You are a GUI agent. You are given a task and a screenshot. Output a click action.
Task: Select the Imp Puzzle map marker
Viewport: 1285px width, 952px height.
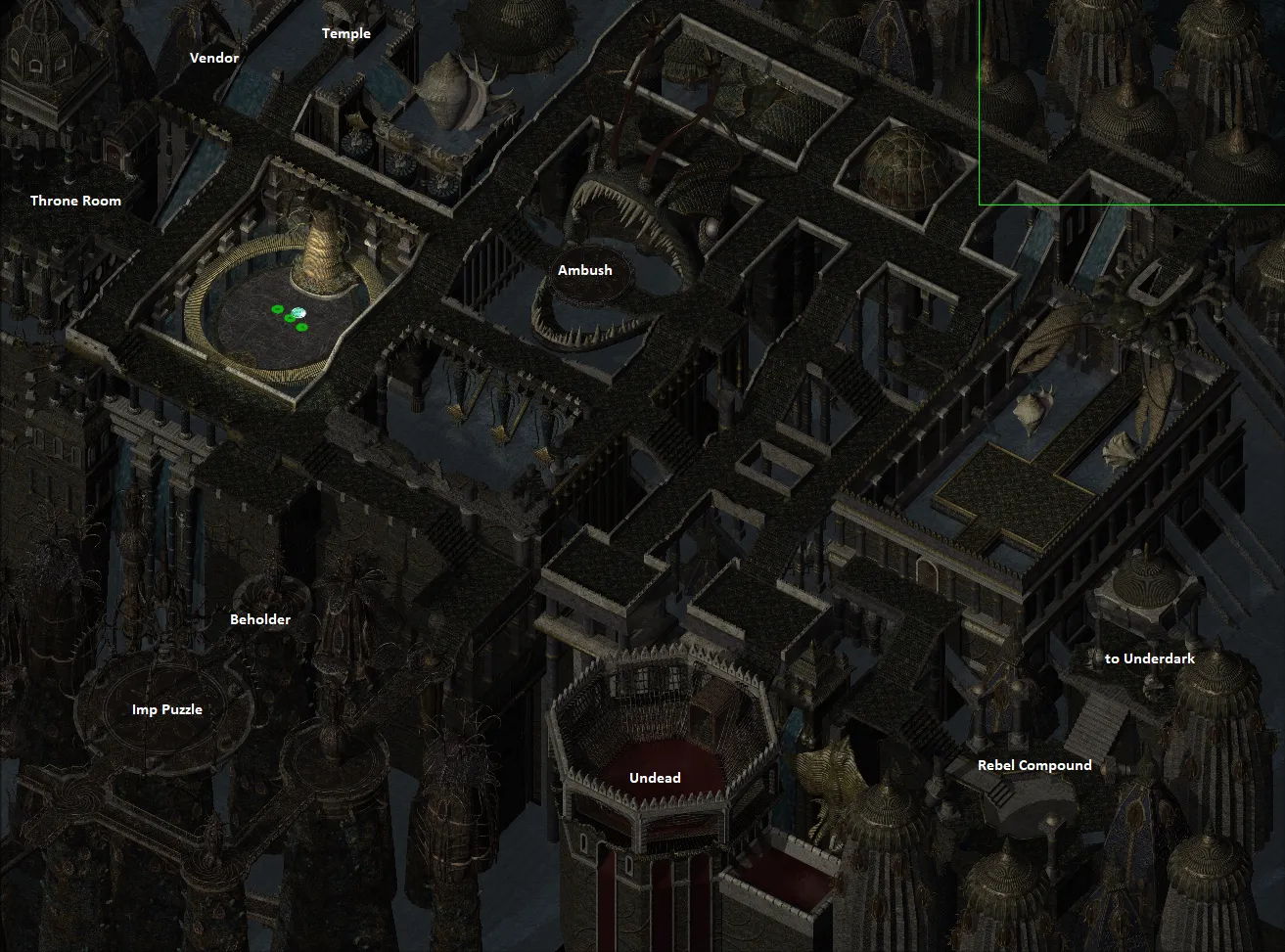167,709
